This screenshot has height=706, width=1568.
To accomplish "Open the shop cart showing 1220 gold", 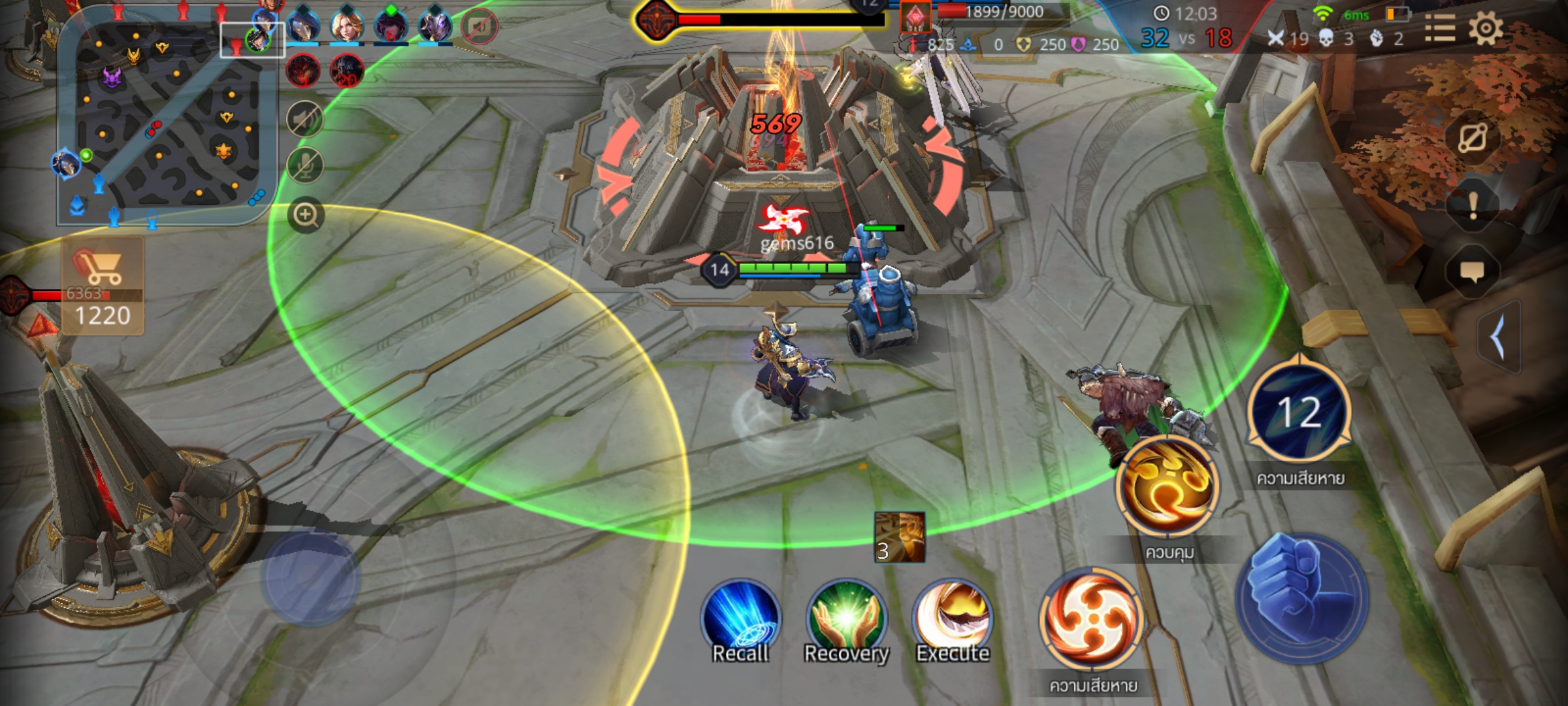I will point(103,288).
